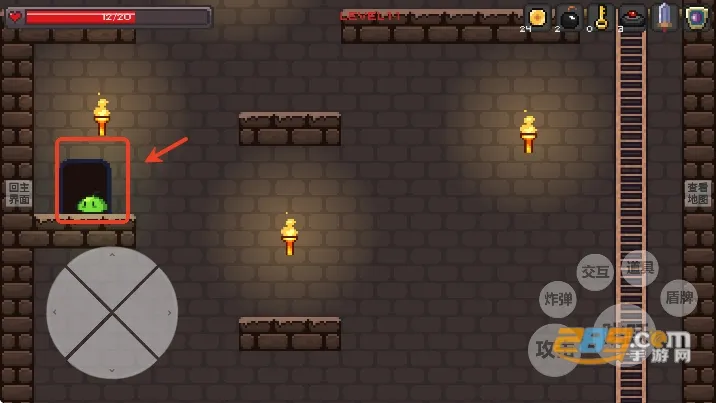Viewport: 716px width, 403px height.
Task: Click the gold coin icon
Action: pyautogui.click(x=537, y=17)
